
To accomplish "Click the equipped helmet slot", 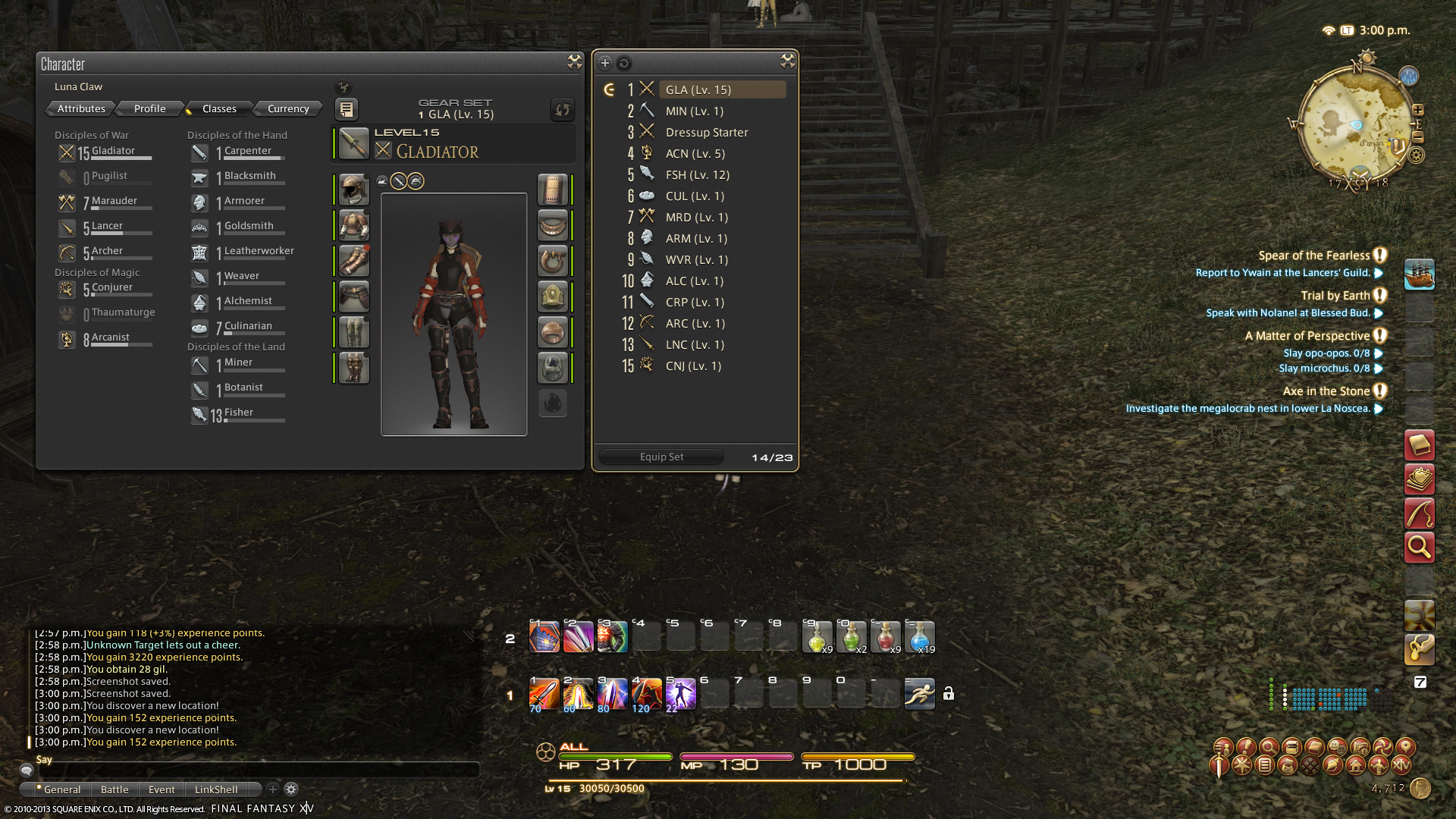I will pyautogui.click(x=353, y=189).
